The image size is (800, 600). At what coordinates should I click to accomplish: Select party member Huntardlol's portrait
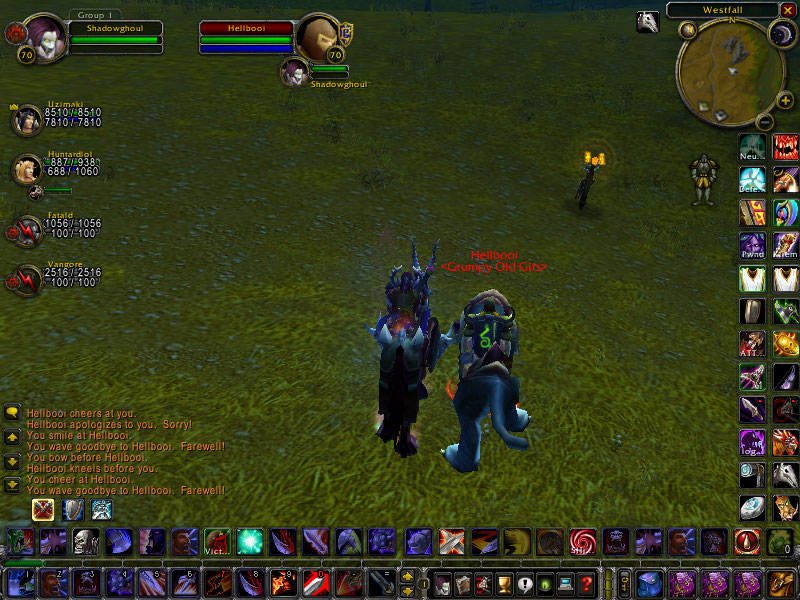coord(25,170)
